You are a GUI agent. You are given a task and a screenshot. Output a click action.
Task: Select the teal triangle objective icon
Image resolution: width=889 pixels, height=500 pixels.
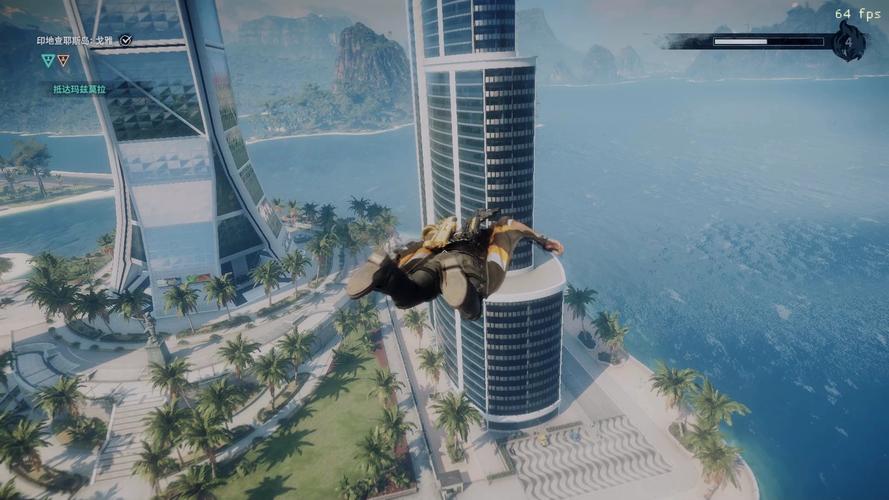click(47, 60)
